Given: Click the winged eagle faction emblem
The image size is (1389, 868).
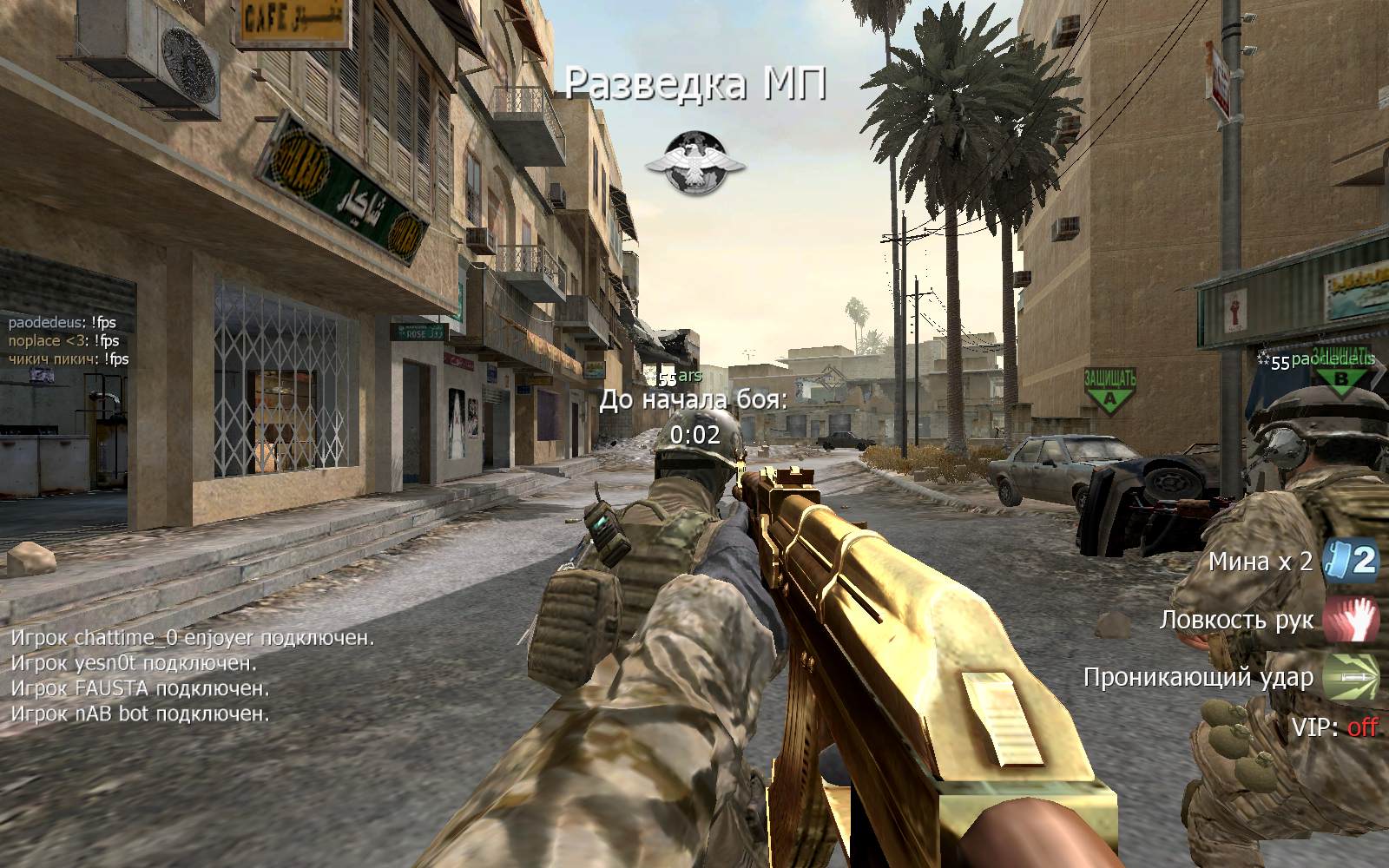Looking at the screenshot, I should click(693, 163).
